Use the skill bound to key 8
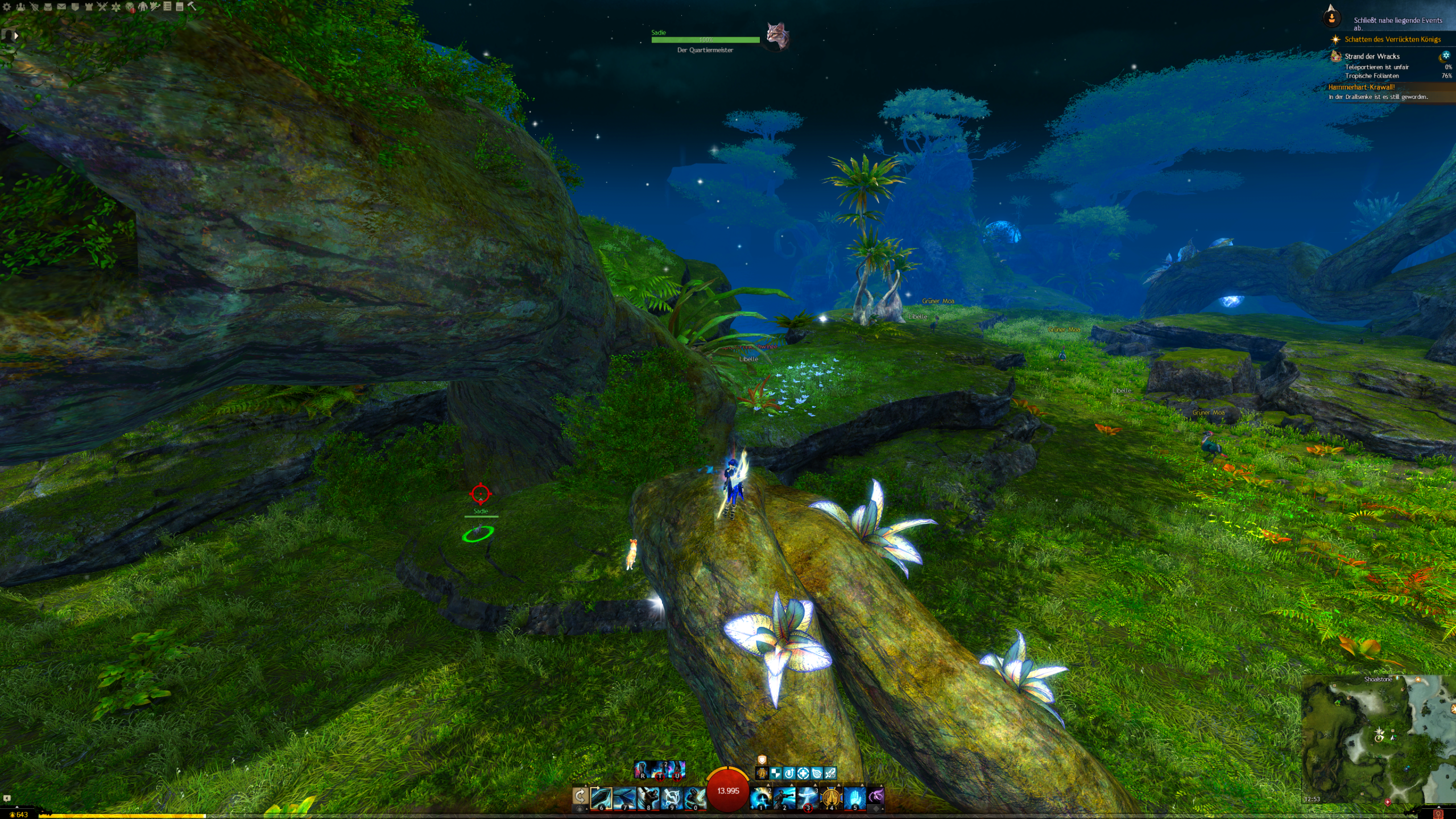 tap(648, 798)
